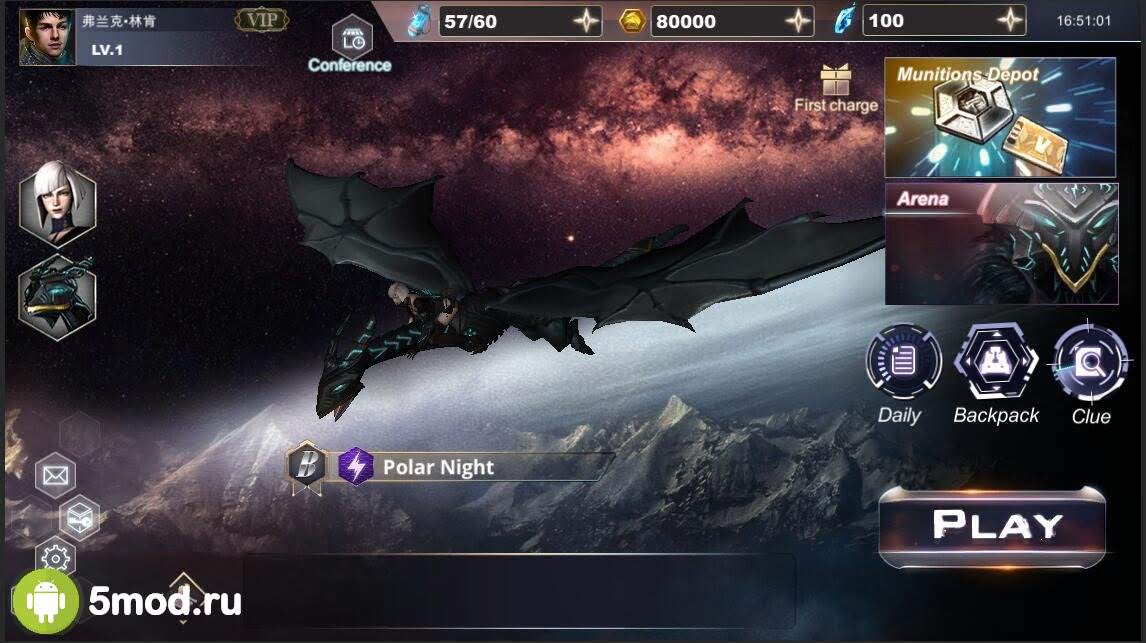The image size is (1146, 643).
Task: Open the crate icon below the mail
Action: (78, 517)
